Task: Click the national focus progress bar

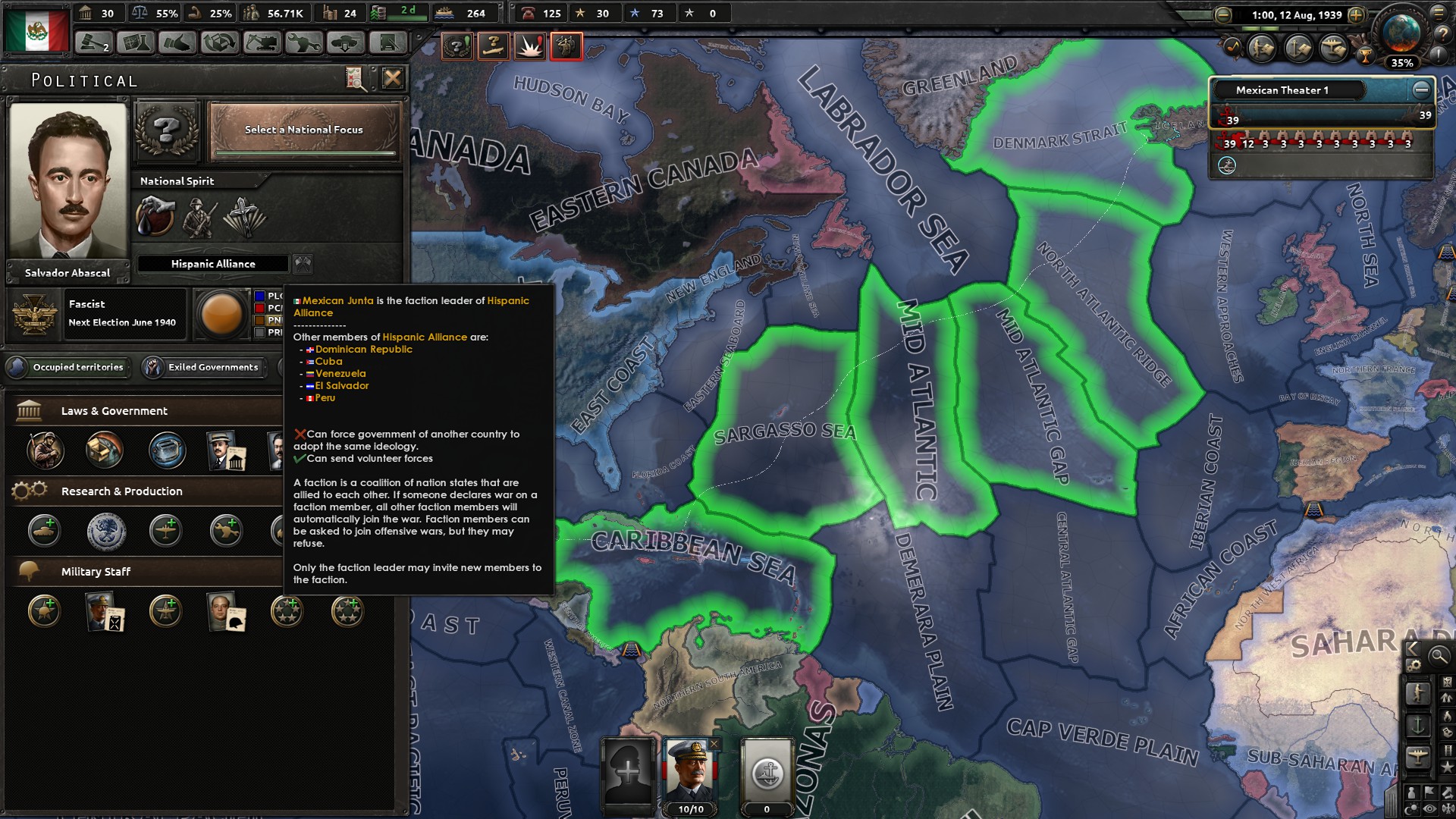Action: (x=302, y=152)
